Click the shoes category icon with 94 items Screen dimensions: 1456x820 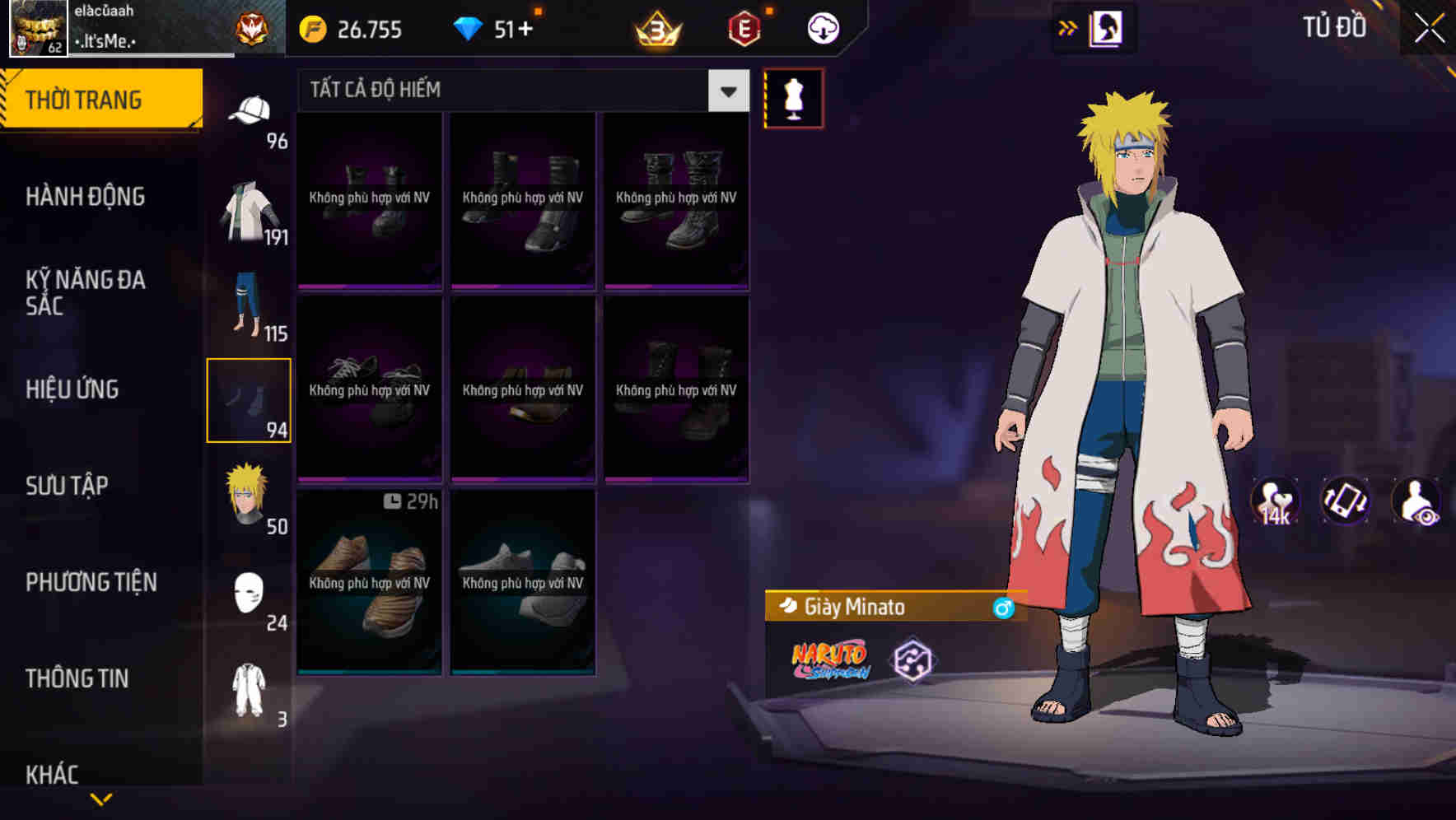click(250, 399)
